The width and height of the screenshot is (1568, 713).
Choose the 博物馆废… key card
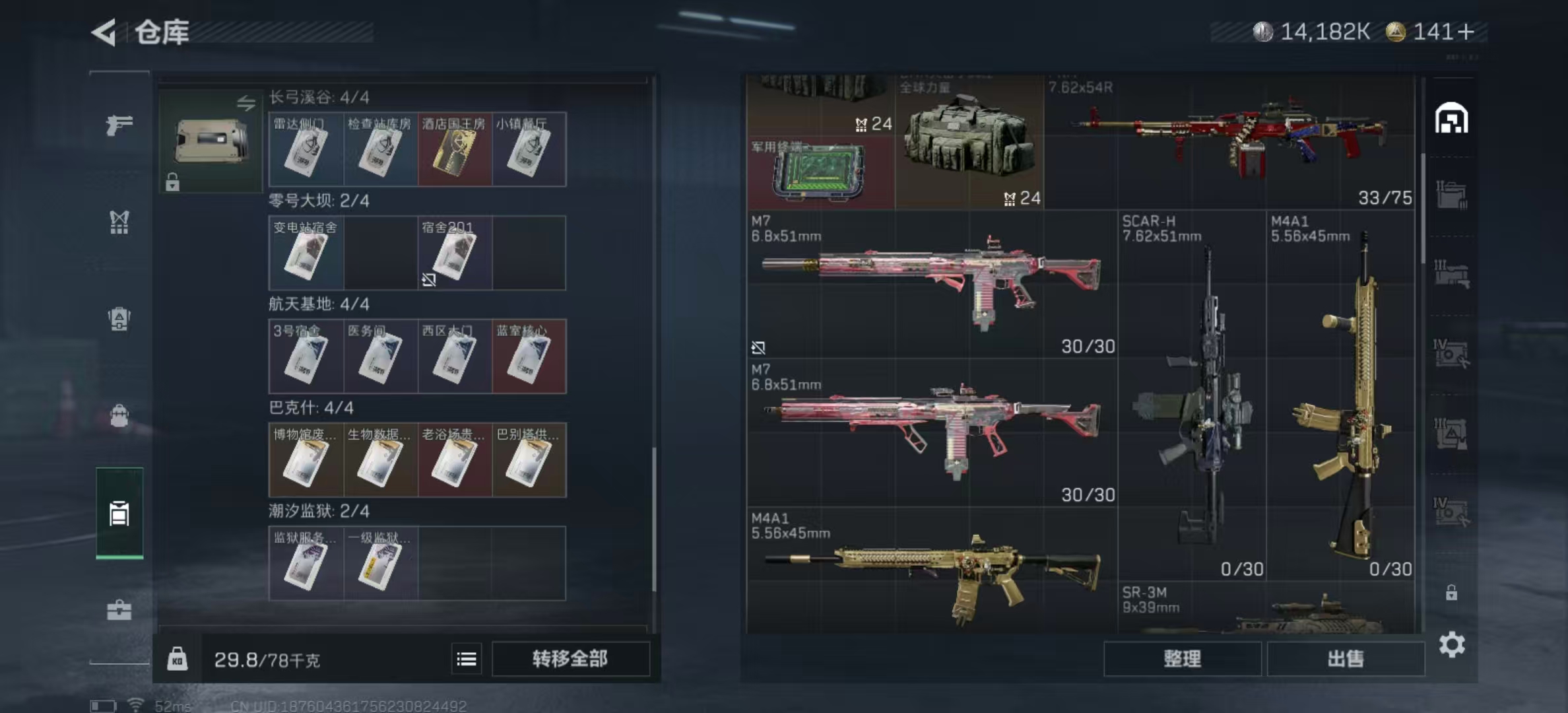tap(306, 461)
